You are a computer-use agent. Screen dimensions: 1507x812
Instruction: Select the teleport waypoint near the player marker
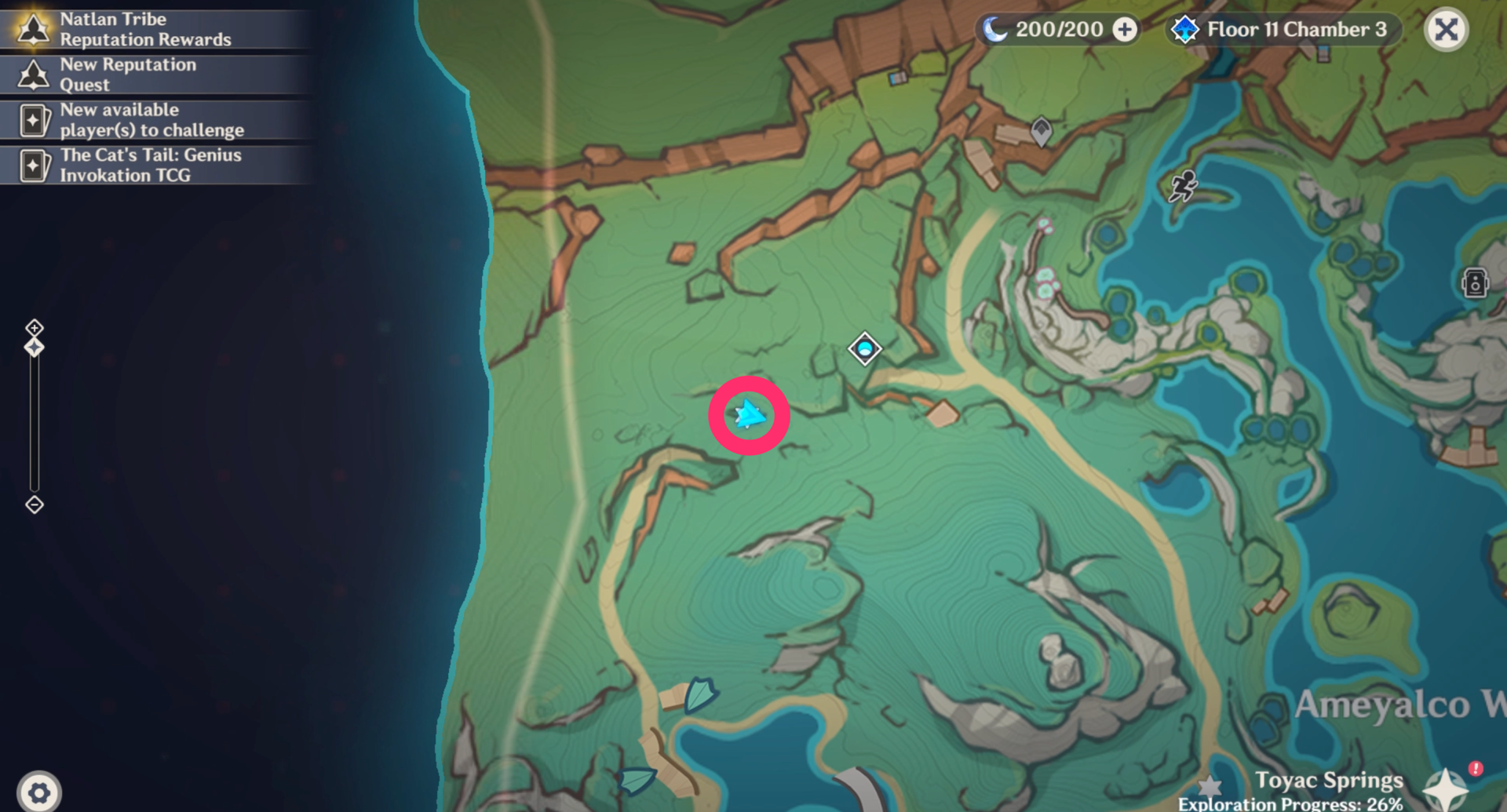(863, 349)
